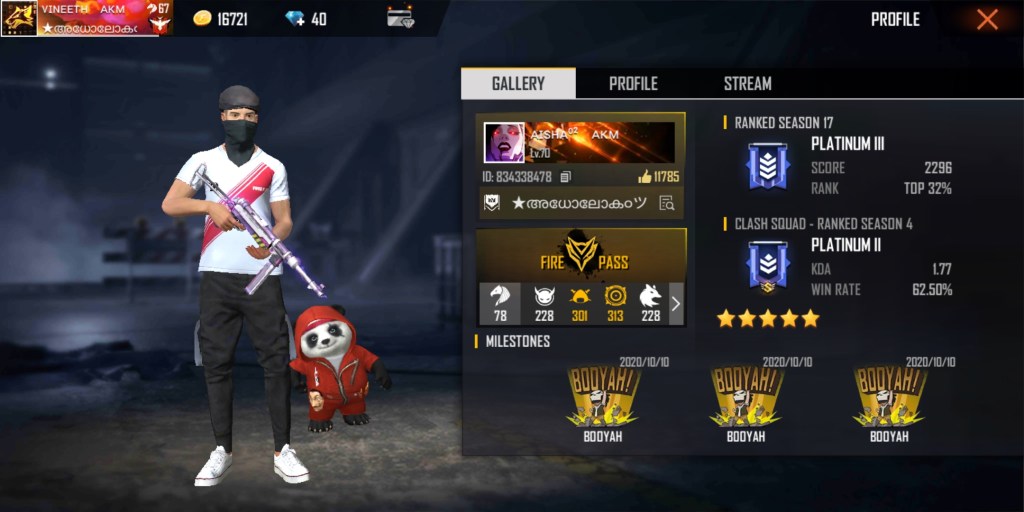Image resolution: width=1024 pixels, height=512 pixels.
Task: Open the card with diamond icon
Action: coord(400,18)
